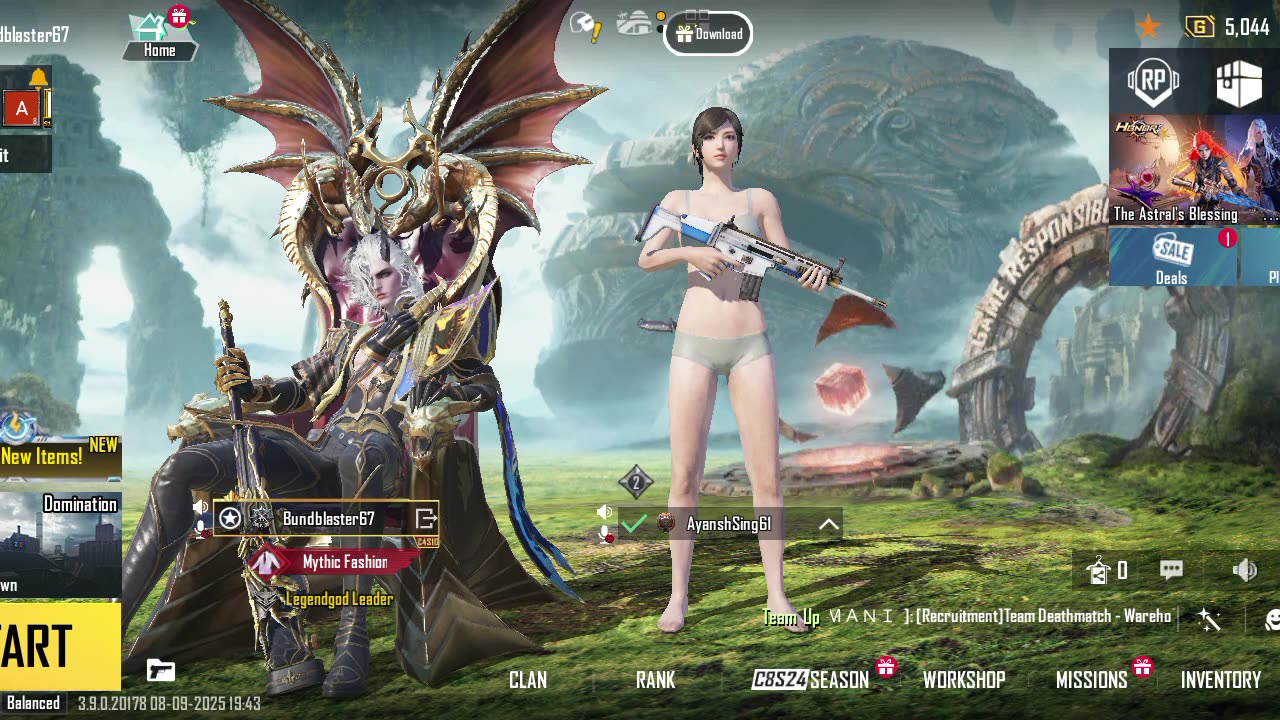Open the Royale Pass RP icon
1280x720 pixels.
tap(1153, 82)
